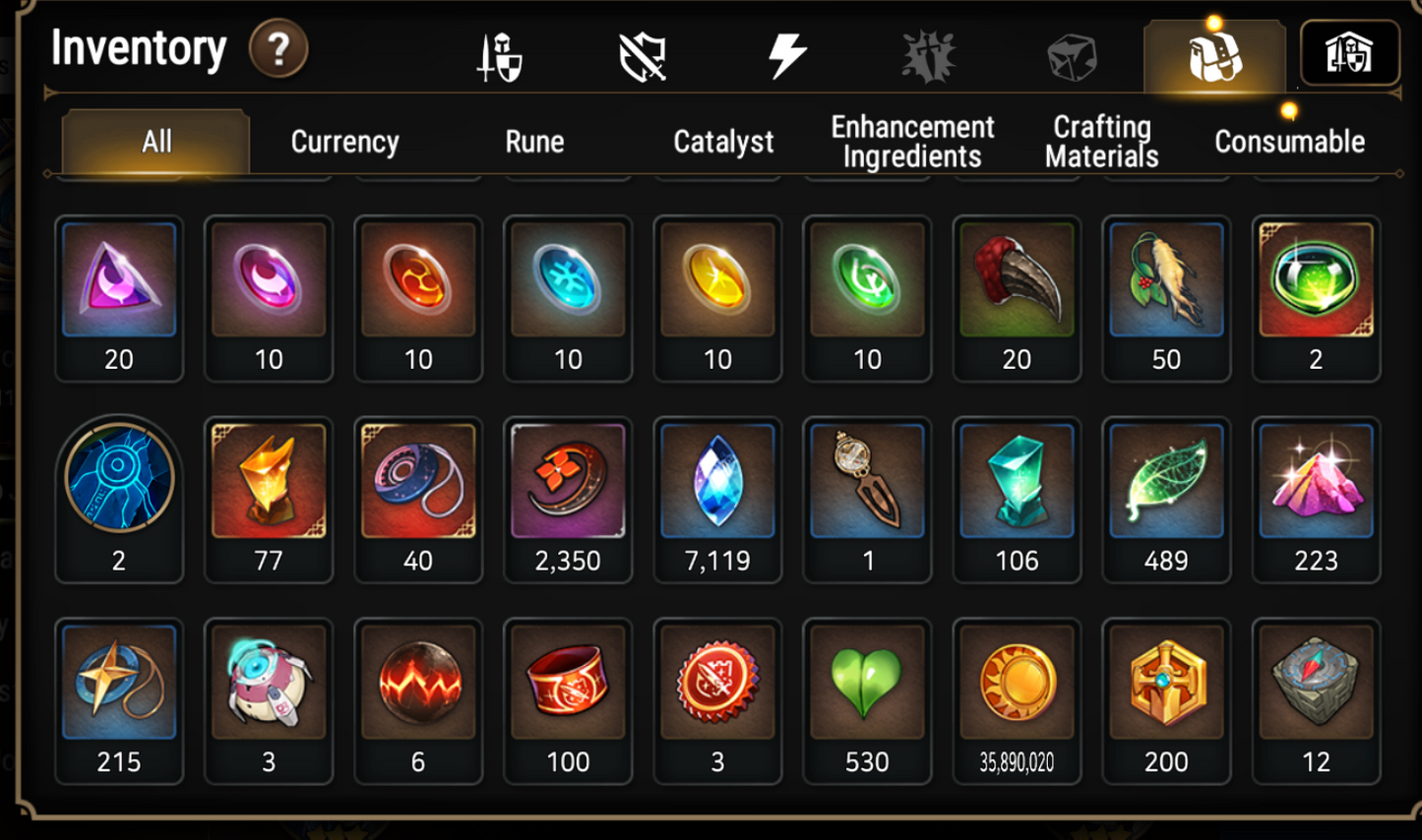
Task: Open the Inventory help question mark
Action: click(x=278, y=49)
